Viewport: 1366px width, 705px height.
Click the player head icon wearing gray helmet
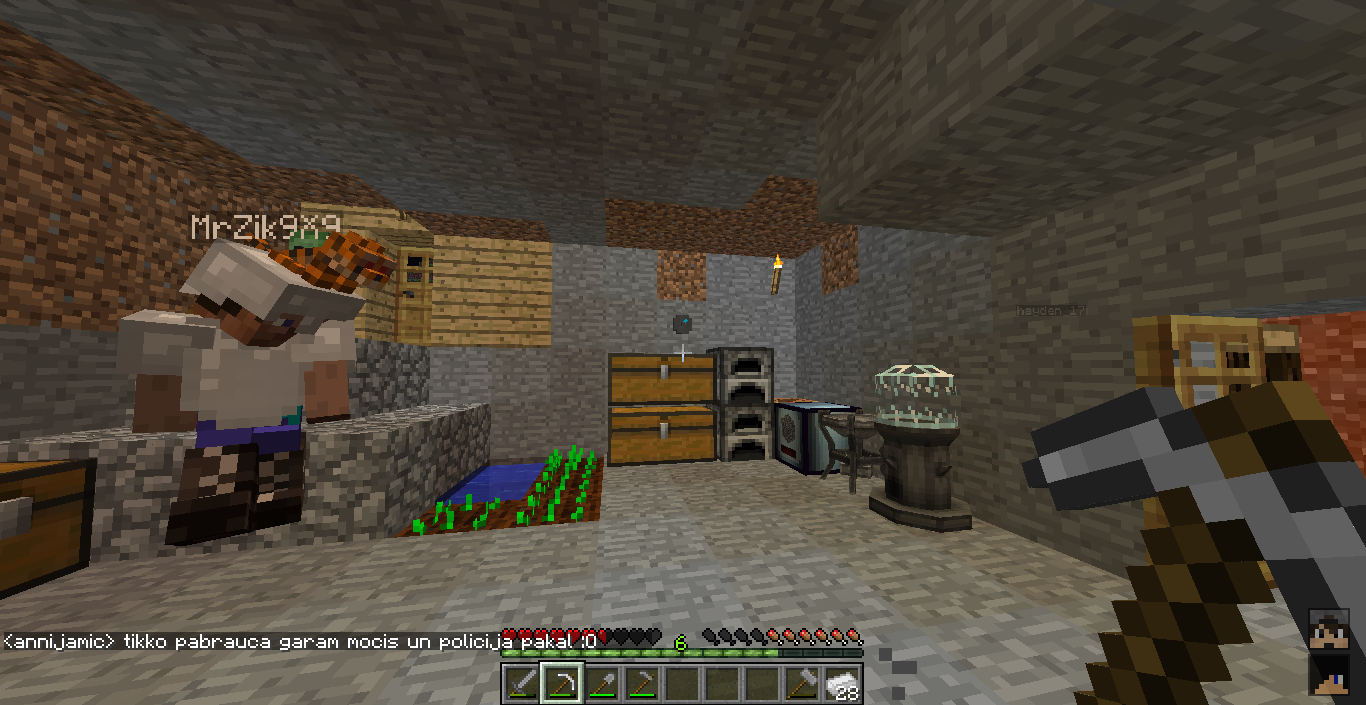[1329, 631]
